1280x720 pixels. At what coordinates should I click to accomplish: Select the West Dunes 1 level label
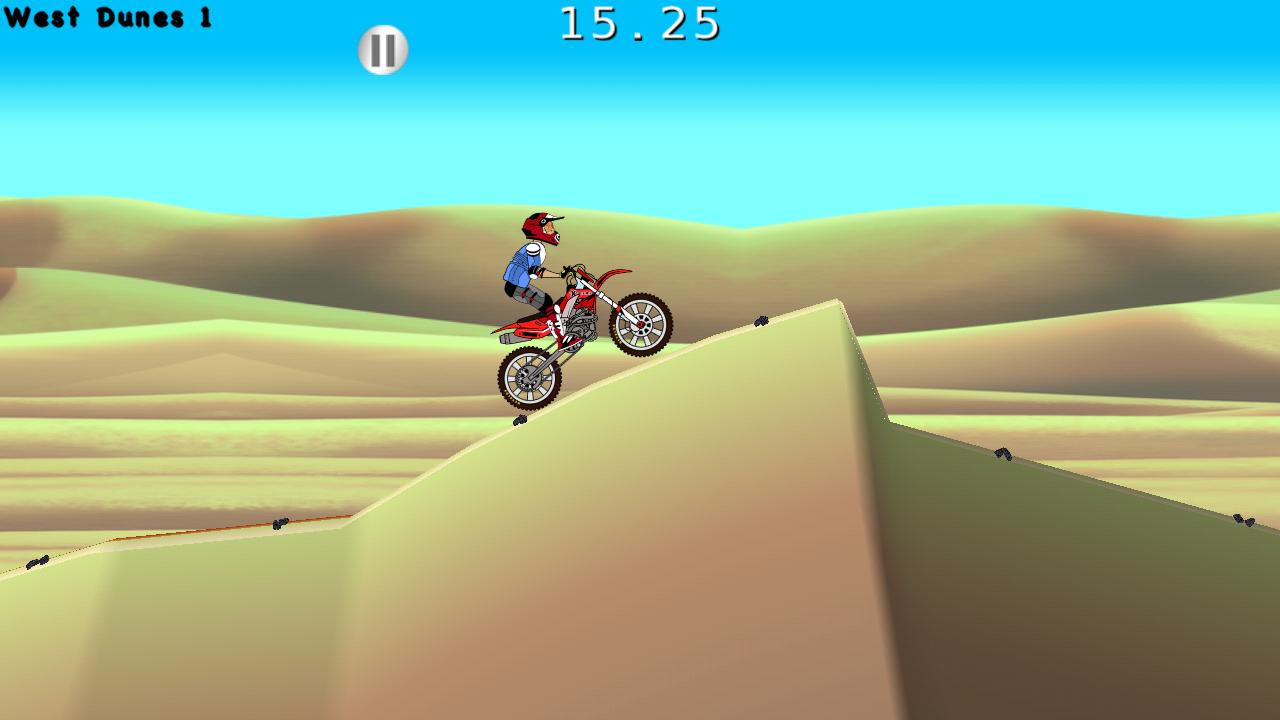[x=107, y=18]
